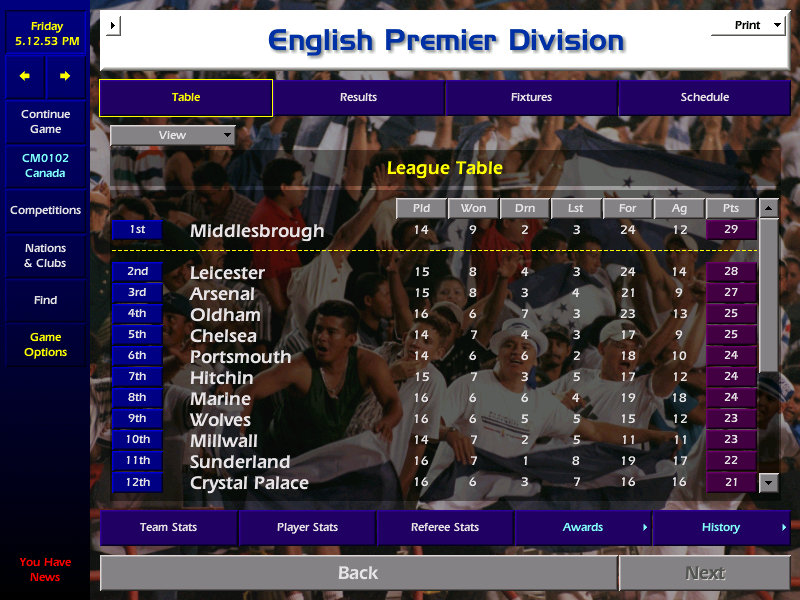The image size is (800, 600).
Task: Go Back to previous screen
Action: tap(358, 573)
